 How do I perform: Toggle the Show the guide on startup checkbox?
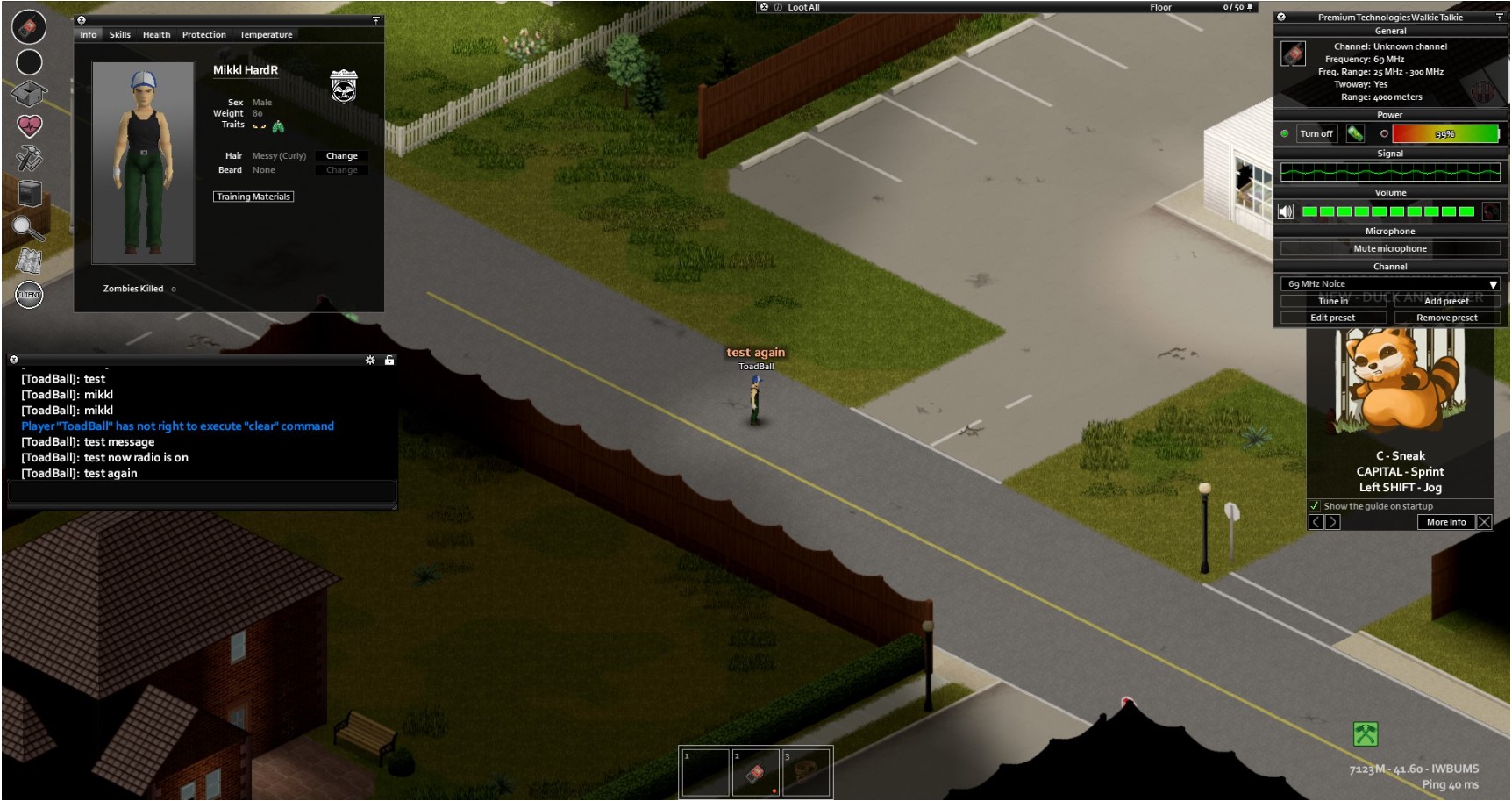(x=1315, y=506)
